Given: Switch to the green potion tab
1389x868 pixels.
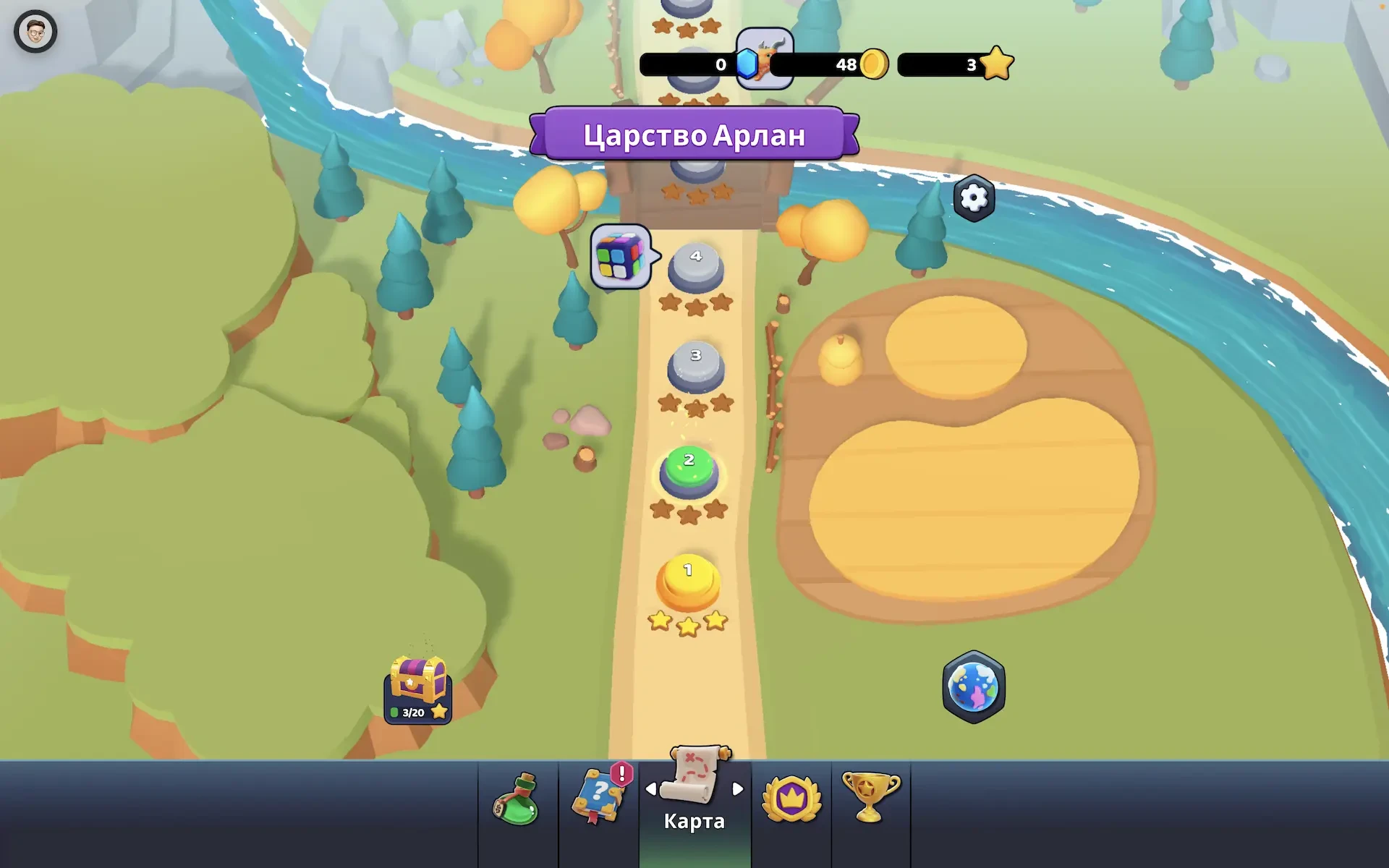Looking at the screenshot, I should coord(517,801).
